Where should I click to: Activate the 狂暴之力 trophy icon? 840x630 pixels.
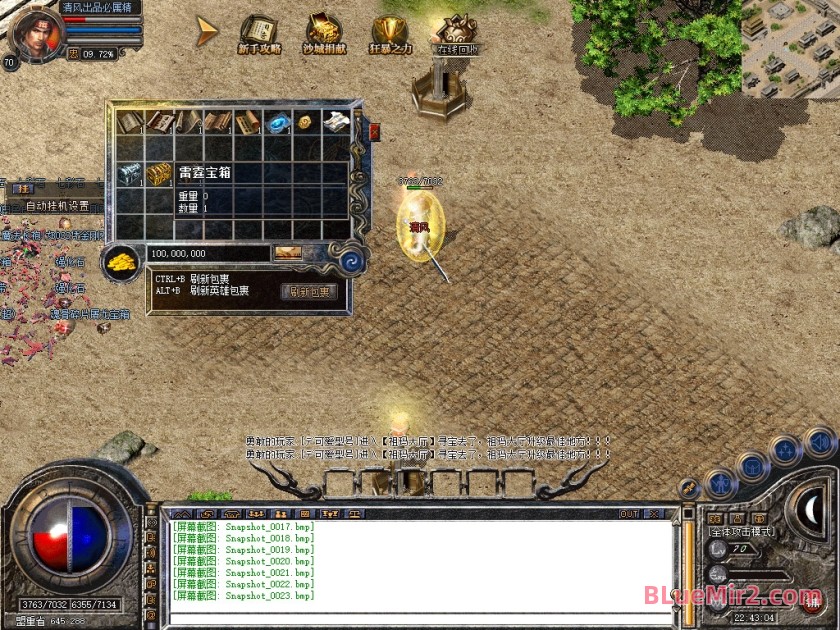click(390, 33)
